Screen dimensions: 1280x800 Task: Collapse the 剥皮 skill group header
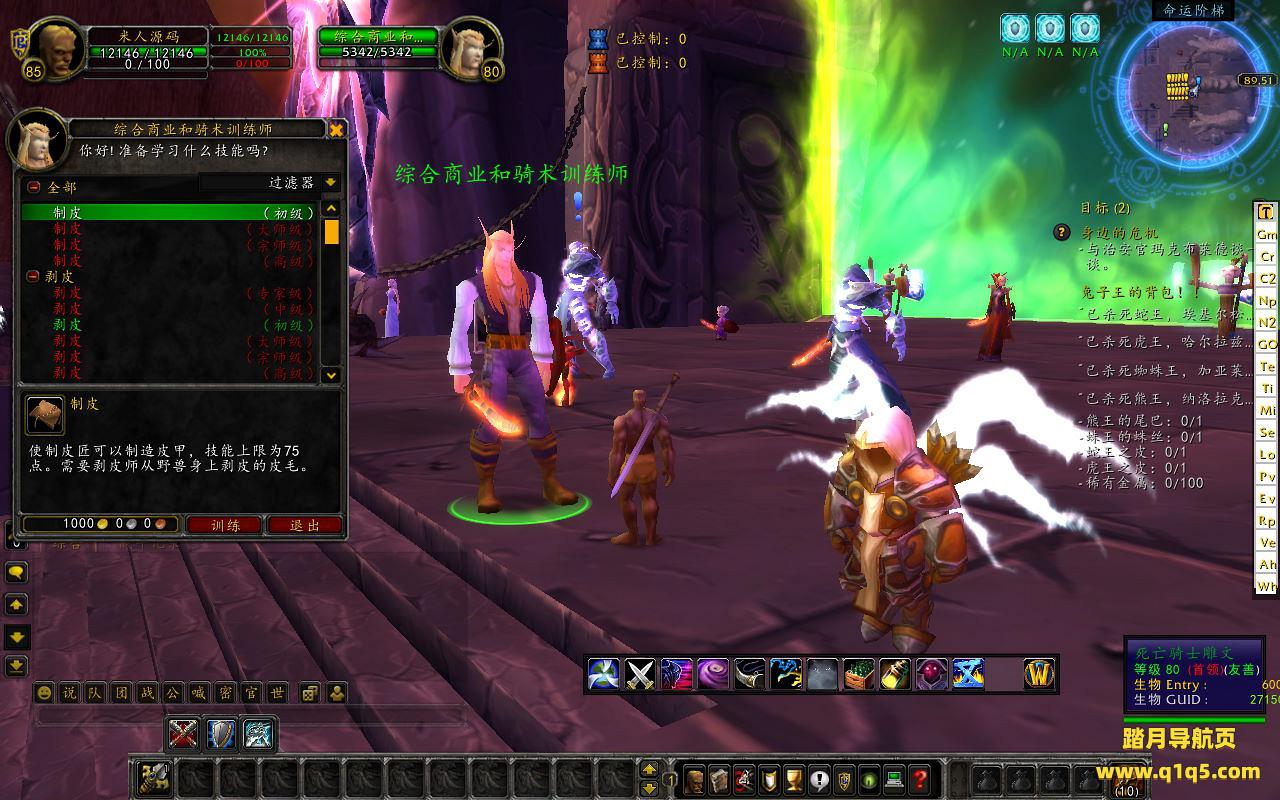pos(33,277)
